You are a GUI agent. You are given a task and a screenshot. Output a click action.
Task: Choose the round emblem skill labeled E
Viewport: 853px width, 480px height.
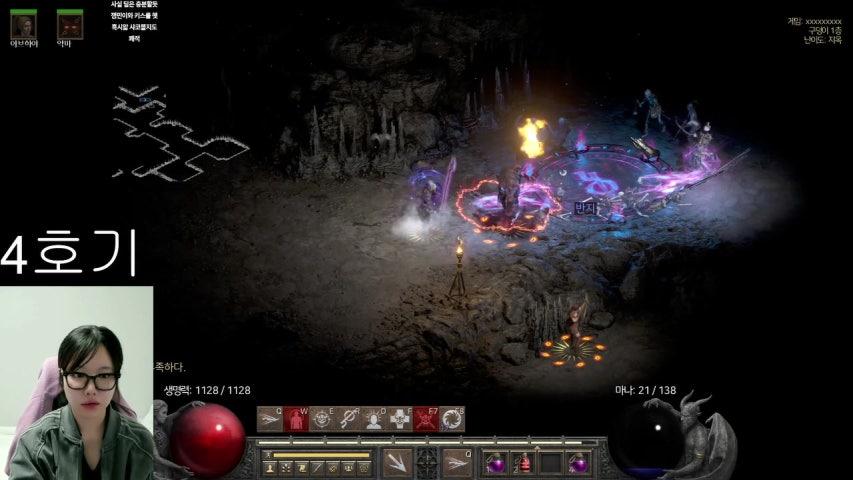point(322,419)
